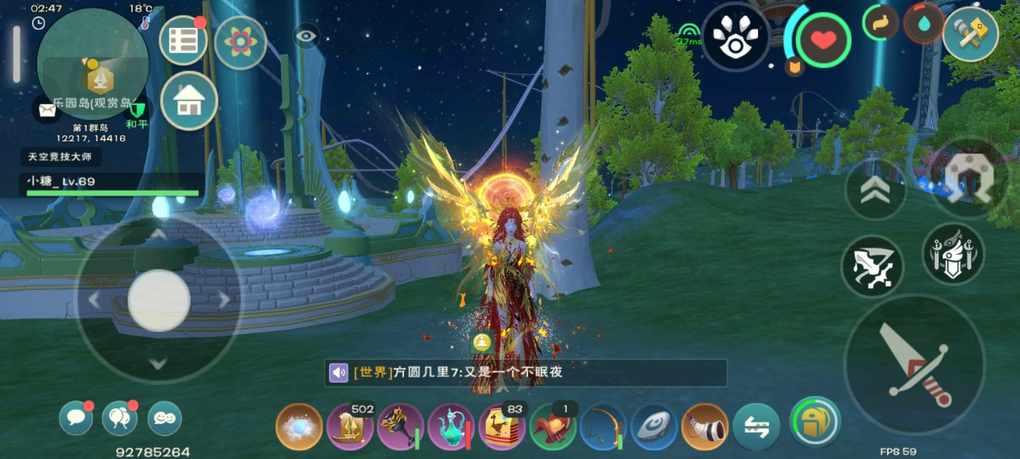
Task: Select the white orb hotbar slot
Action: pos(299,427)
